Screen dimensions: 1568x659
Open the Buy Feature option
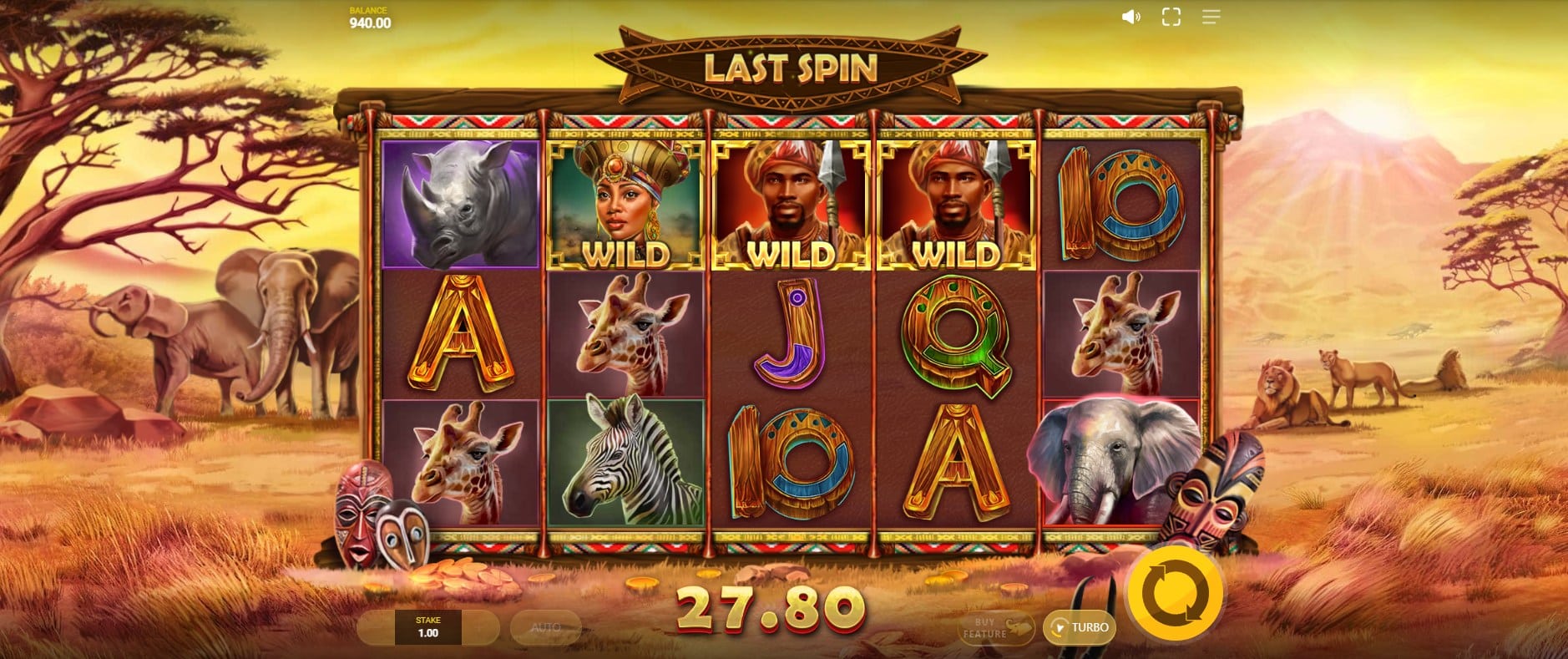(x=997, y=628)
